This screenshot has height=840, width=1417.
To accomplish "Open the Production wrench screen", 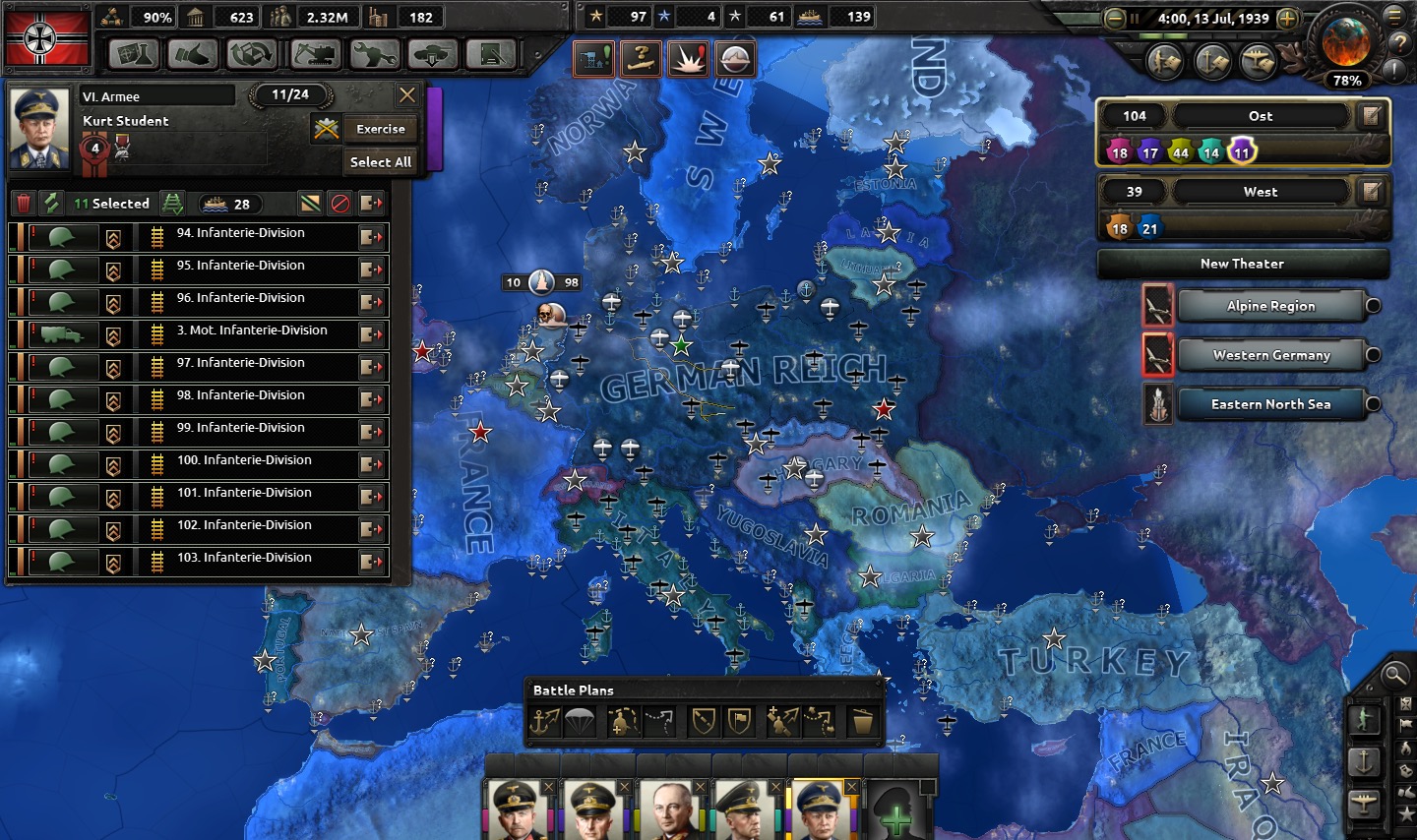I will point(373,54).
